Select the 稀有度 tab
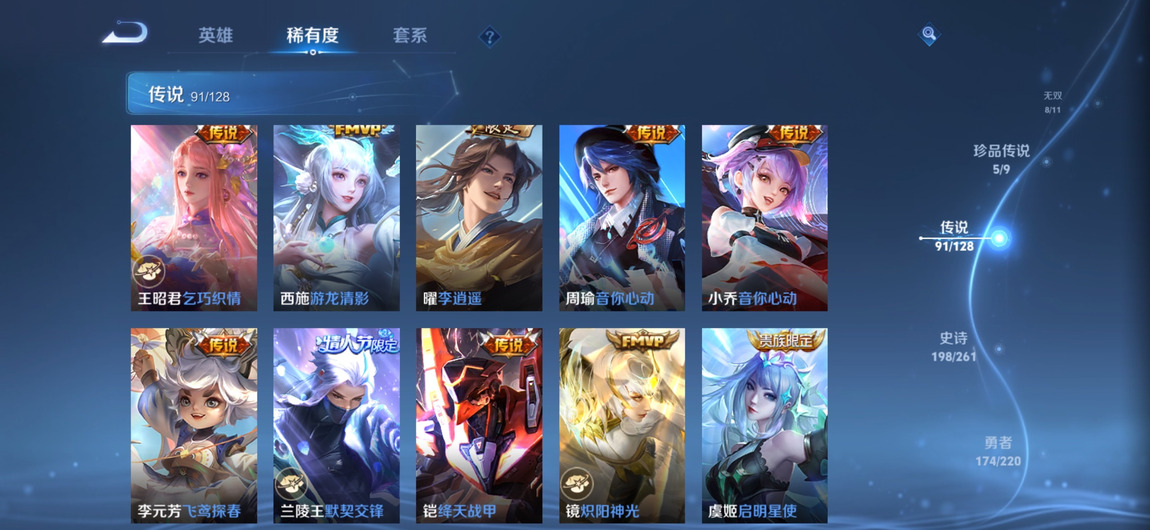Image resolution: width=1150 pixels, height=530 pixels. (312, 36)
